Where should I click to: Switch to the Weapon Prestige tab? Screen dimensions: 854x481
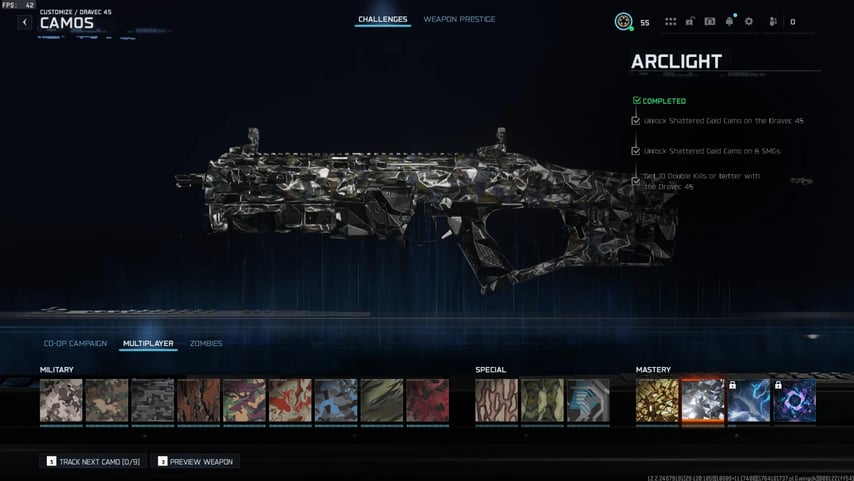point(459,19)
